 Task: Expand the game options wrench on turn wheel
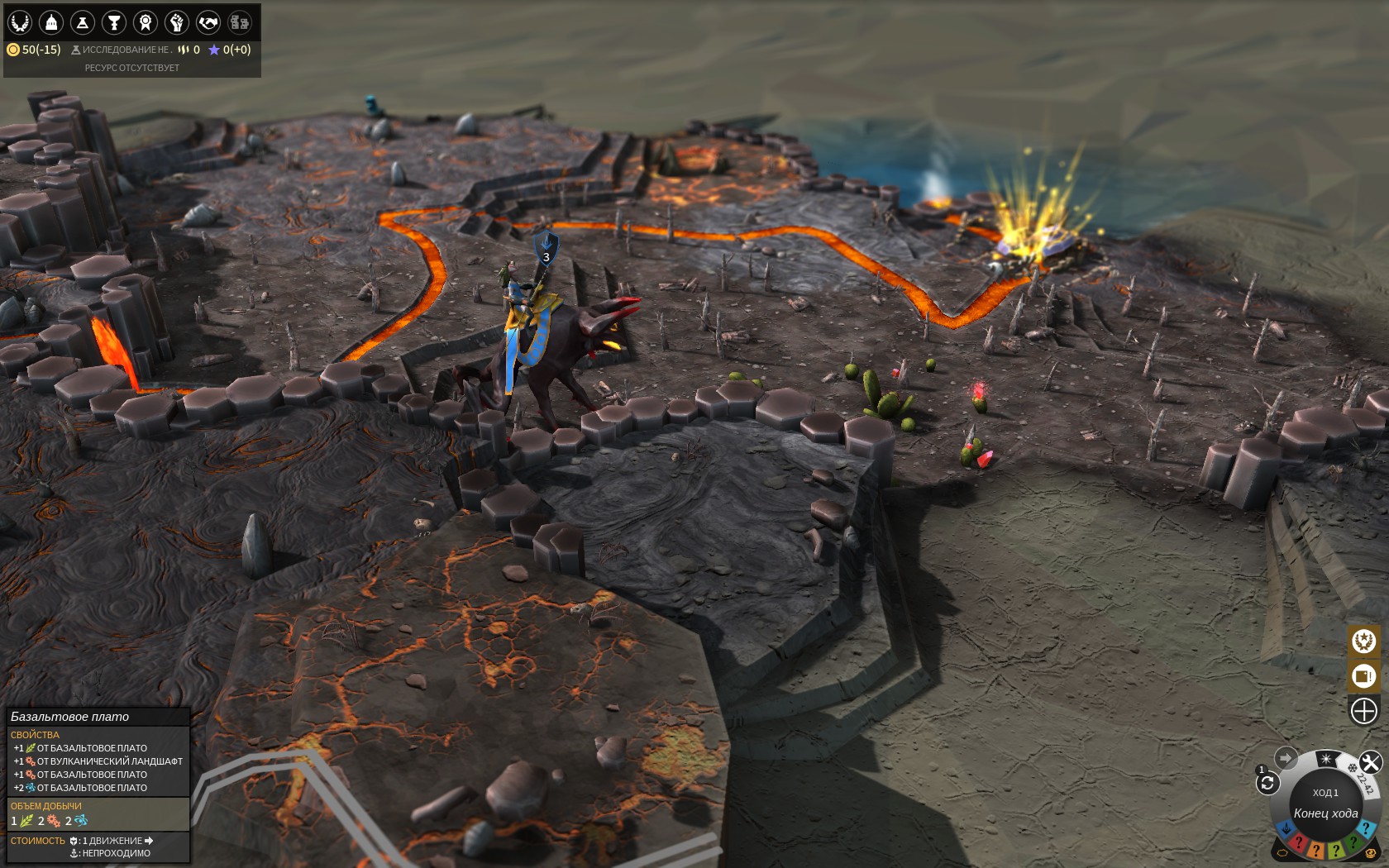coord(1371,761)
